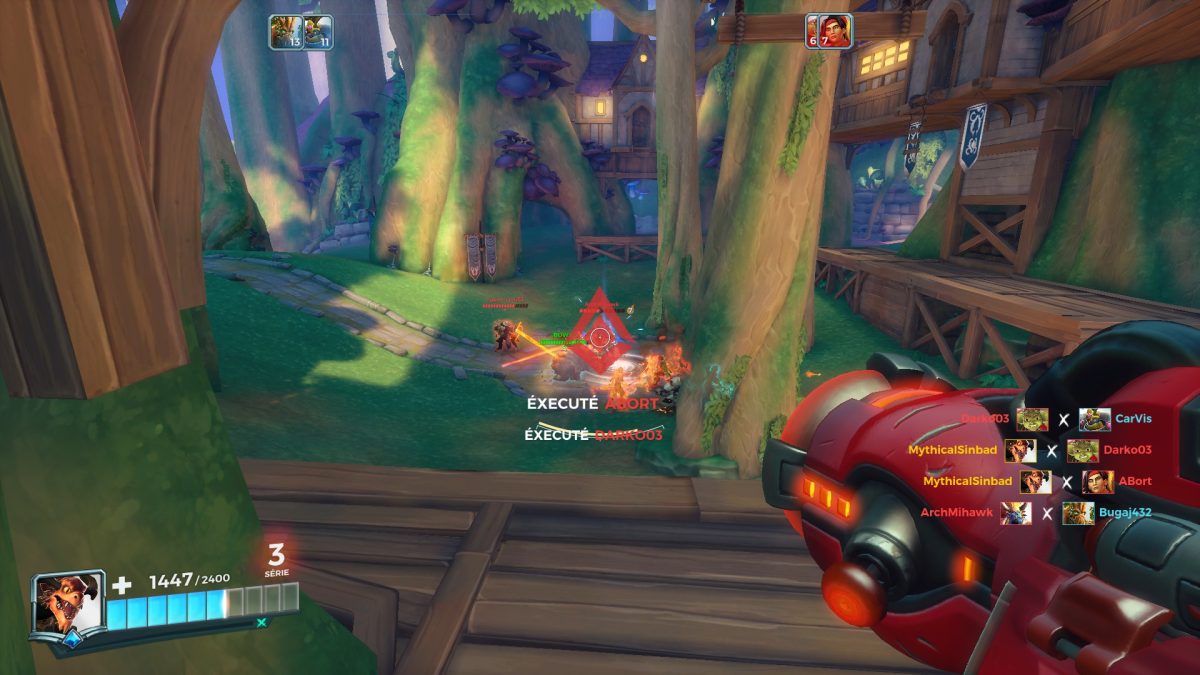Select the Darko03 versus CarVis kill feed row

click(1051, 420)
